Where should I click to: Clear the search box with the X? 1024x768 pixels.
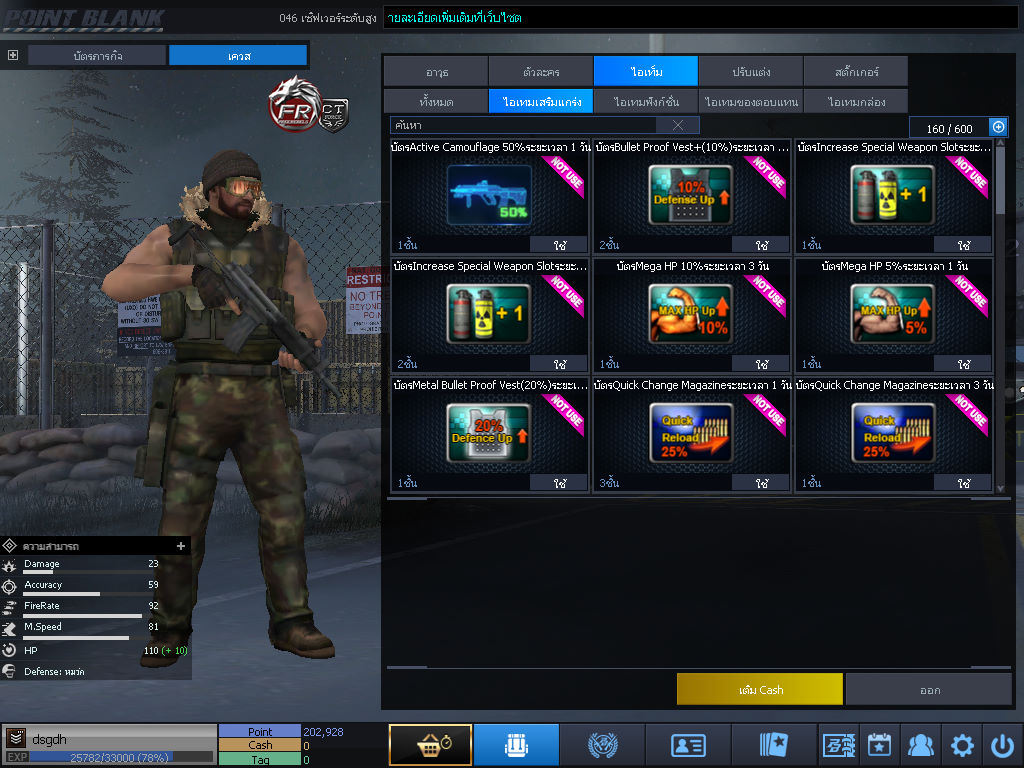(678, 125)
